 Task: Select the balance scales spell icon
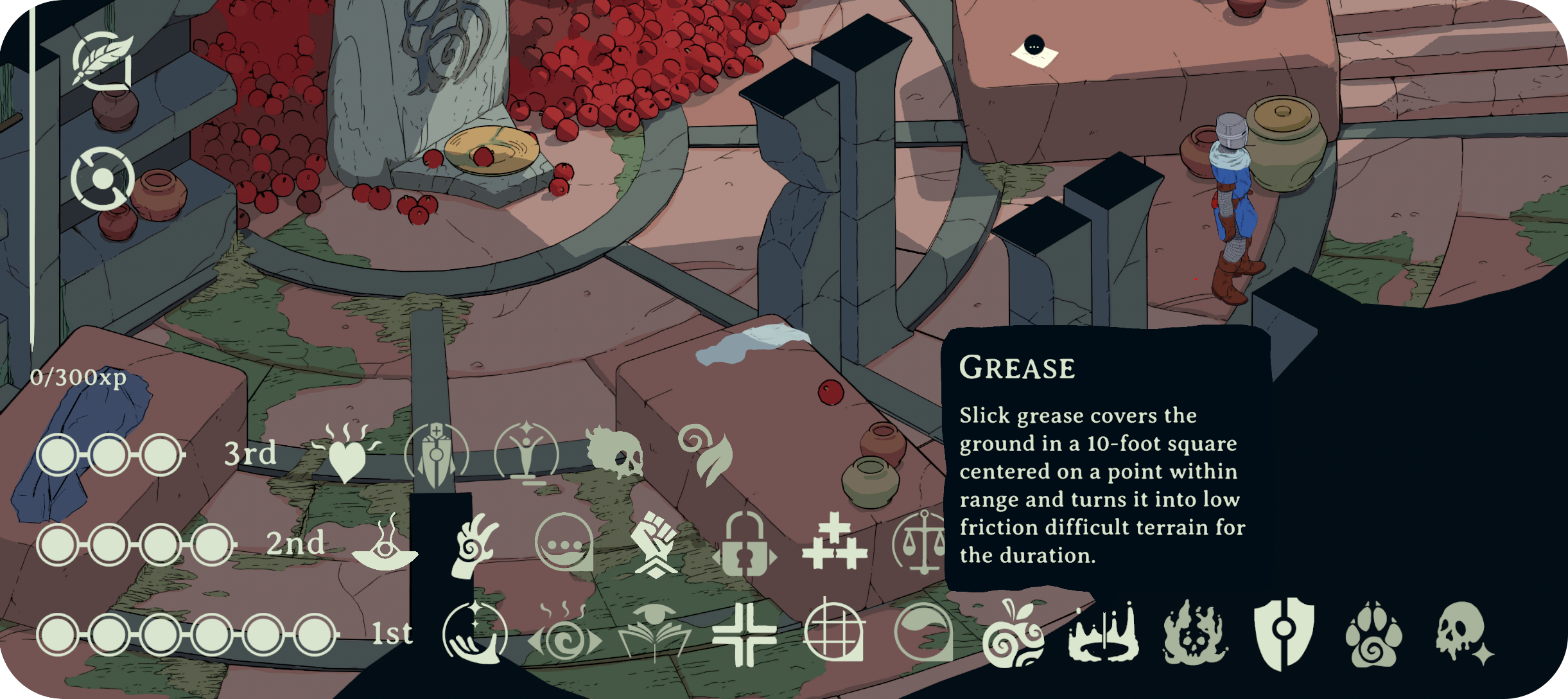pyautogui.click(x=923, y=543)
